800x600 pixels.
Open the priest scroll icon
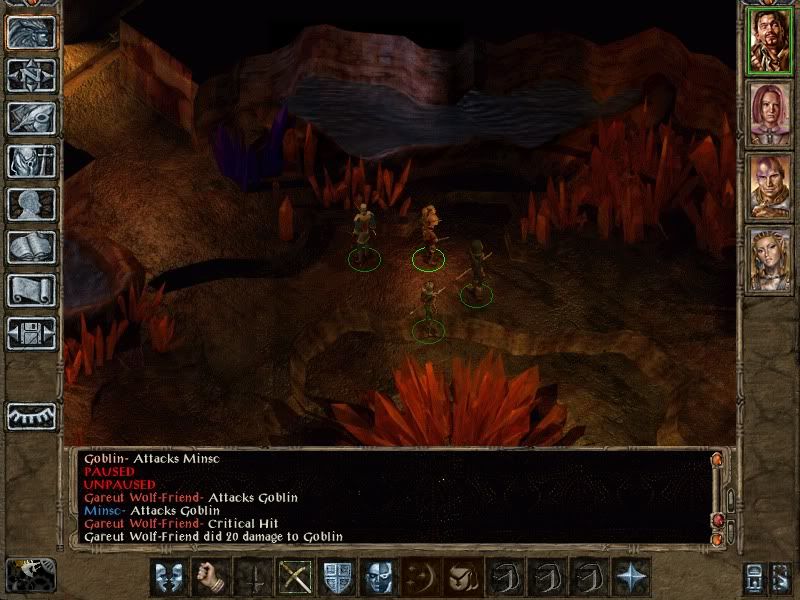pyautogui.click(x=31, y=290)
